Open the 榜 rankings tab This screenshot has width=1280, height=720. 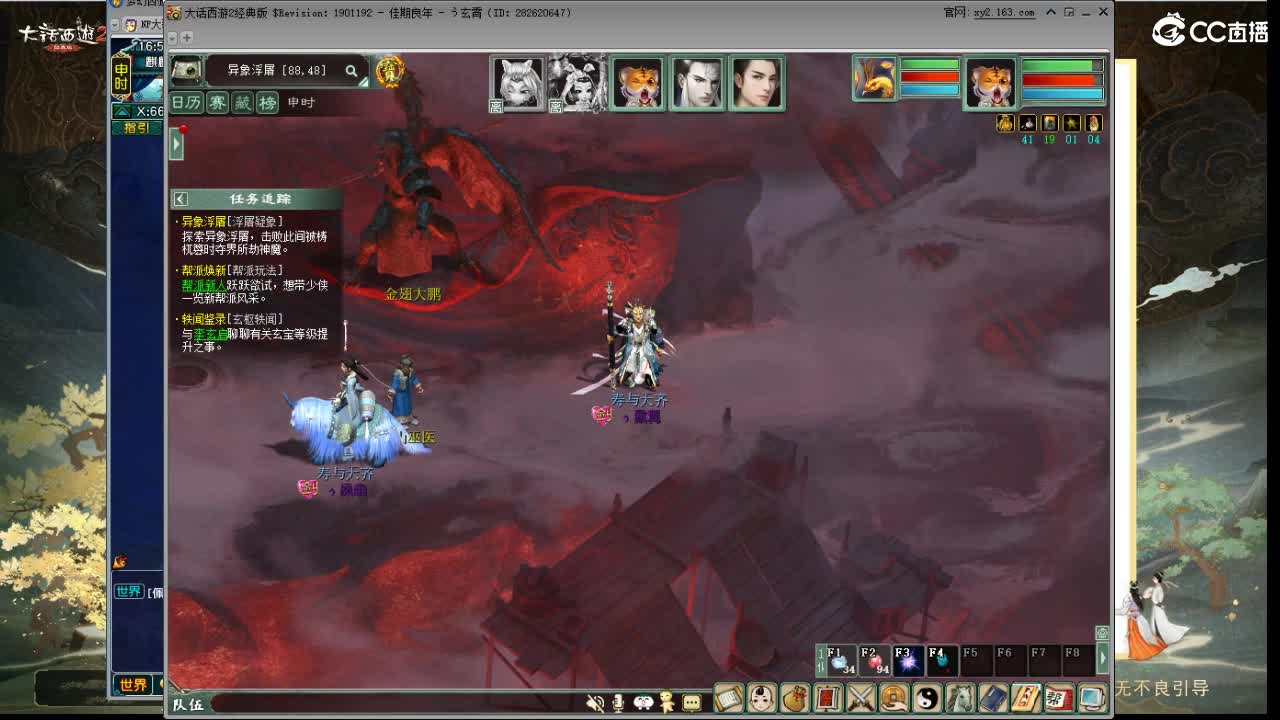[x=268, y=102]
